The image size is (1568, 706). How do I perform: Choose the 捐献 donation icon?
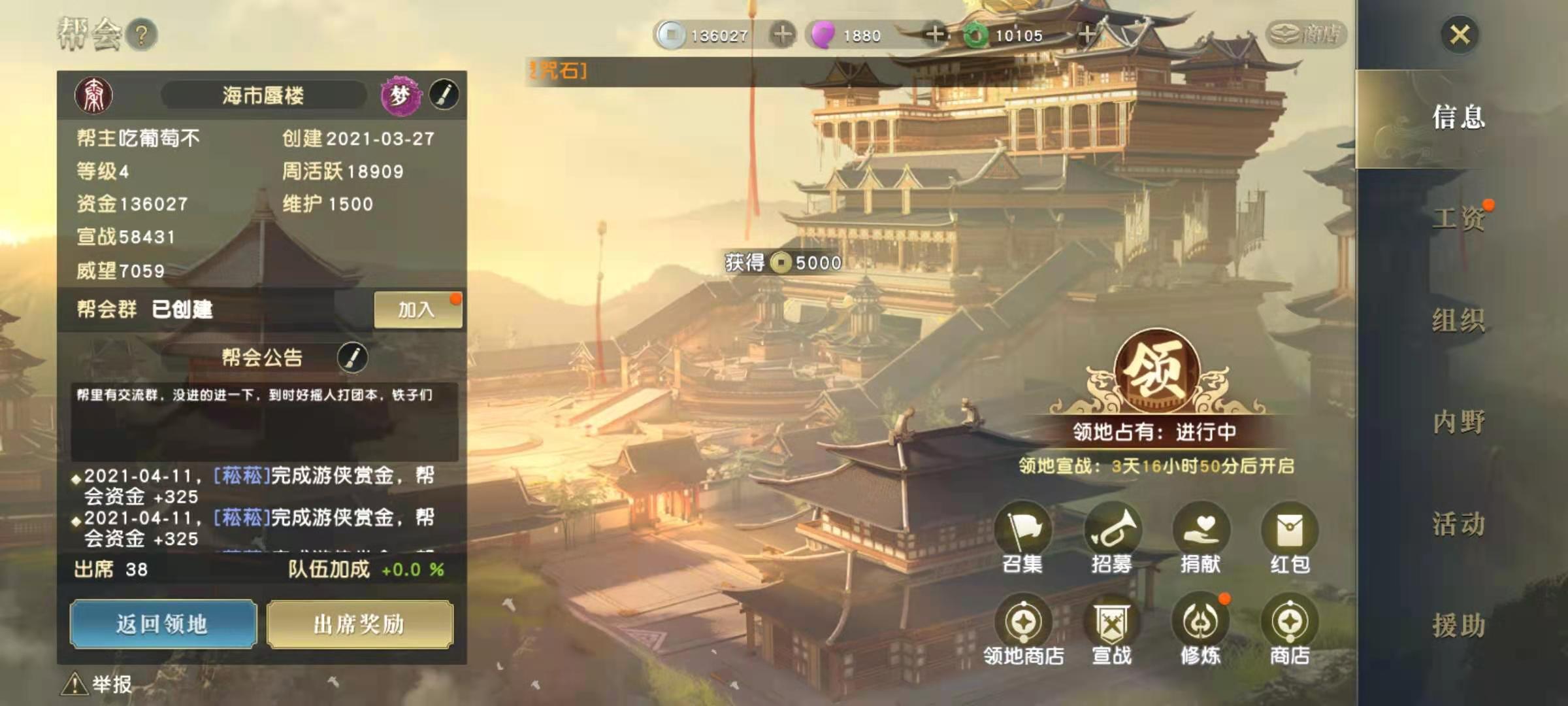[x=1201, y=531]
